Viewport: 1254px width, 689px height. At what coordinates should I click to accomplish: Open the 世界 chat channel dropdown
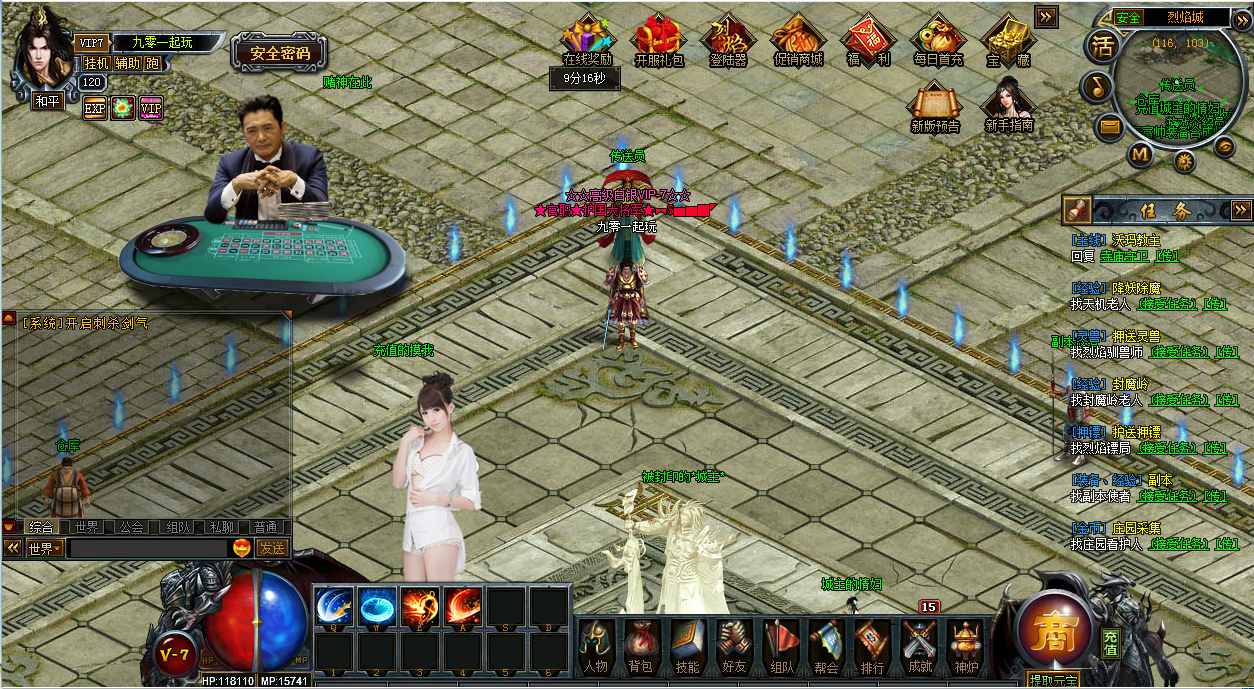(46, 548)
